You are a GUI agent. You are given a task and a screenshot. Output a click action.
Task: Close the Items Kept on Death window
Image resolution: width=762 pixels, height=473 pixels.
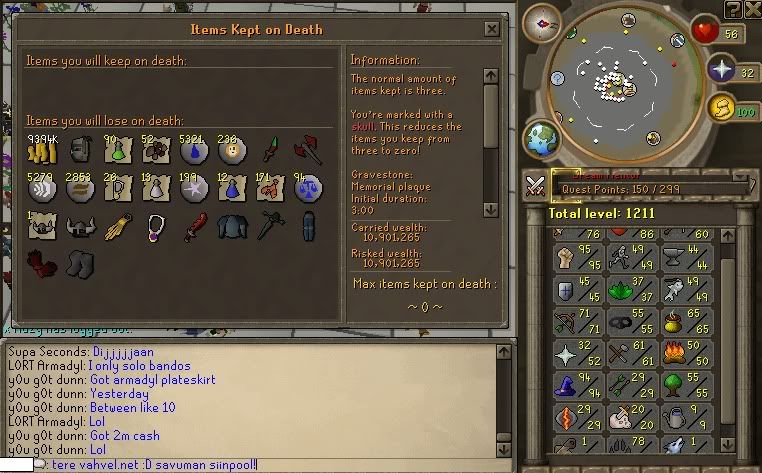[491, 29]
